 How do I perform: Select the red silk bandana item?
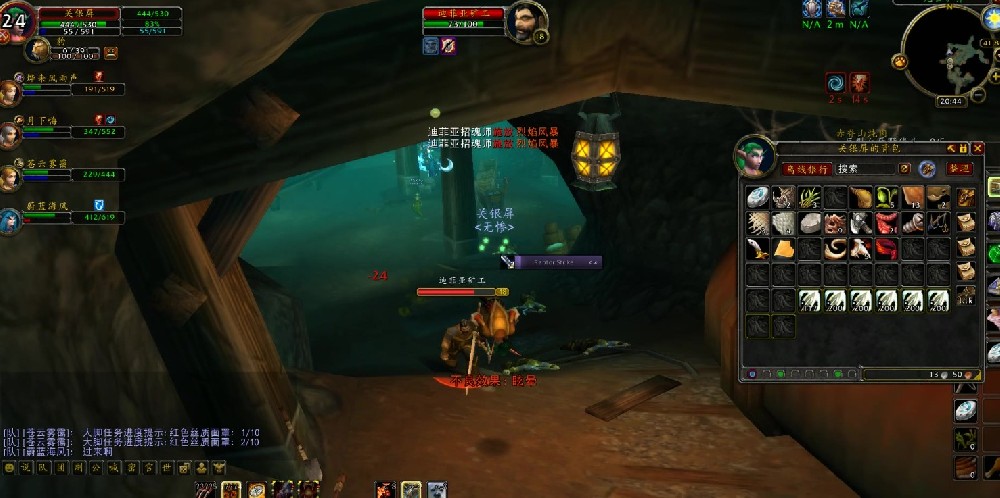885,248
